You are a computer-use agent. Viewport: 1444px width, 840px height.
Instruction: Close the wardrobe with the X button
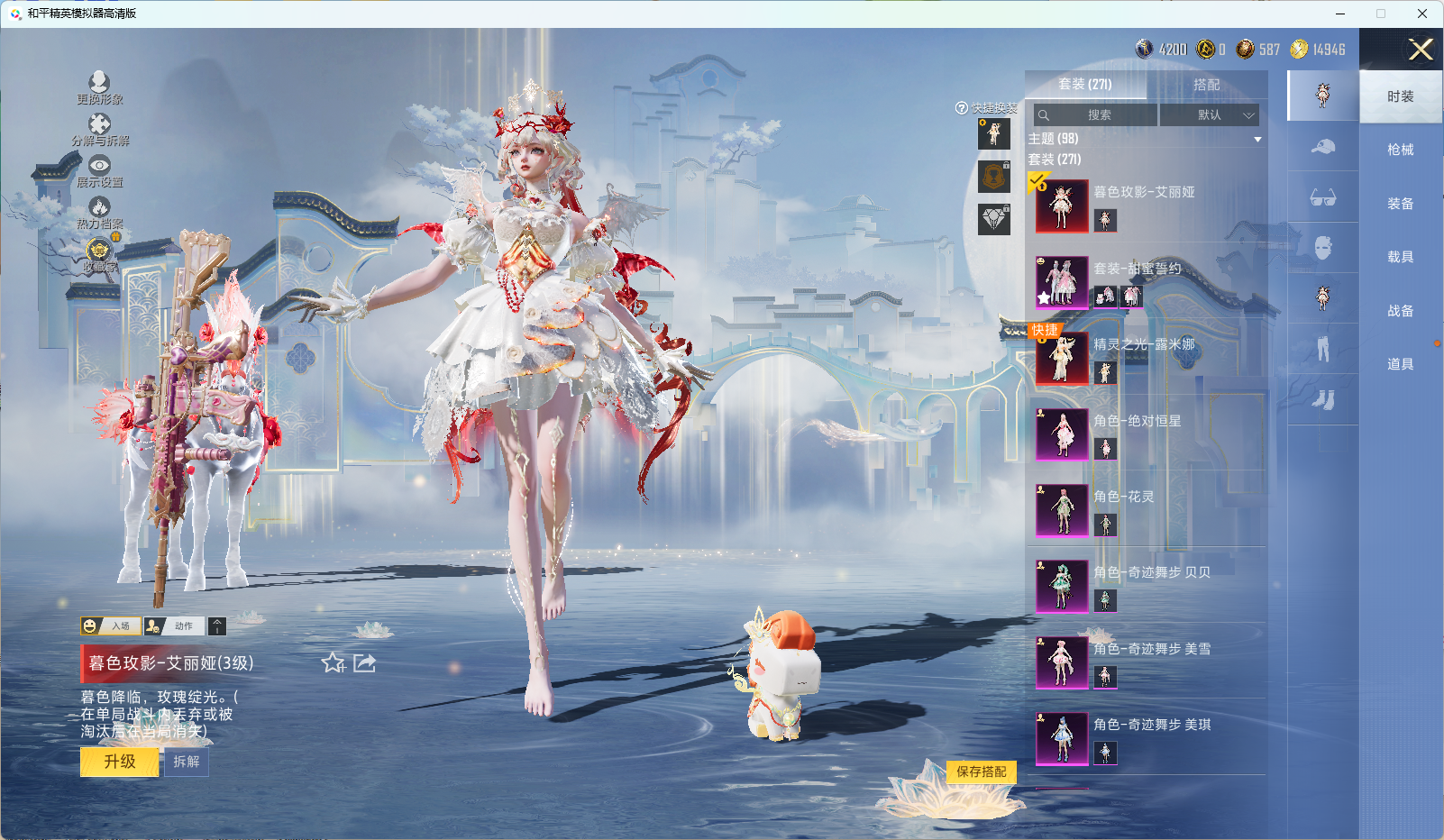pyautogui.click(x=1421, y=50)
